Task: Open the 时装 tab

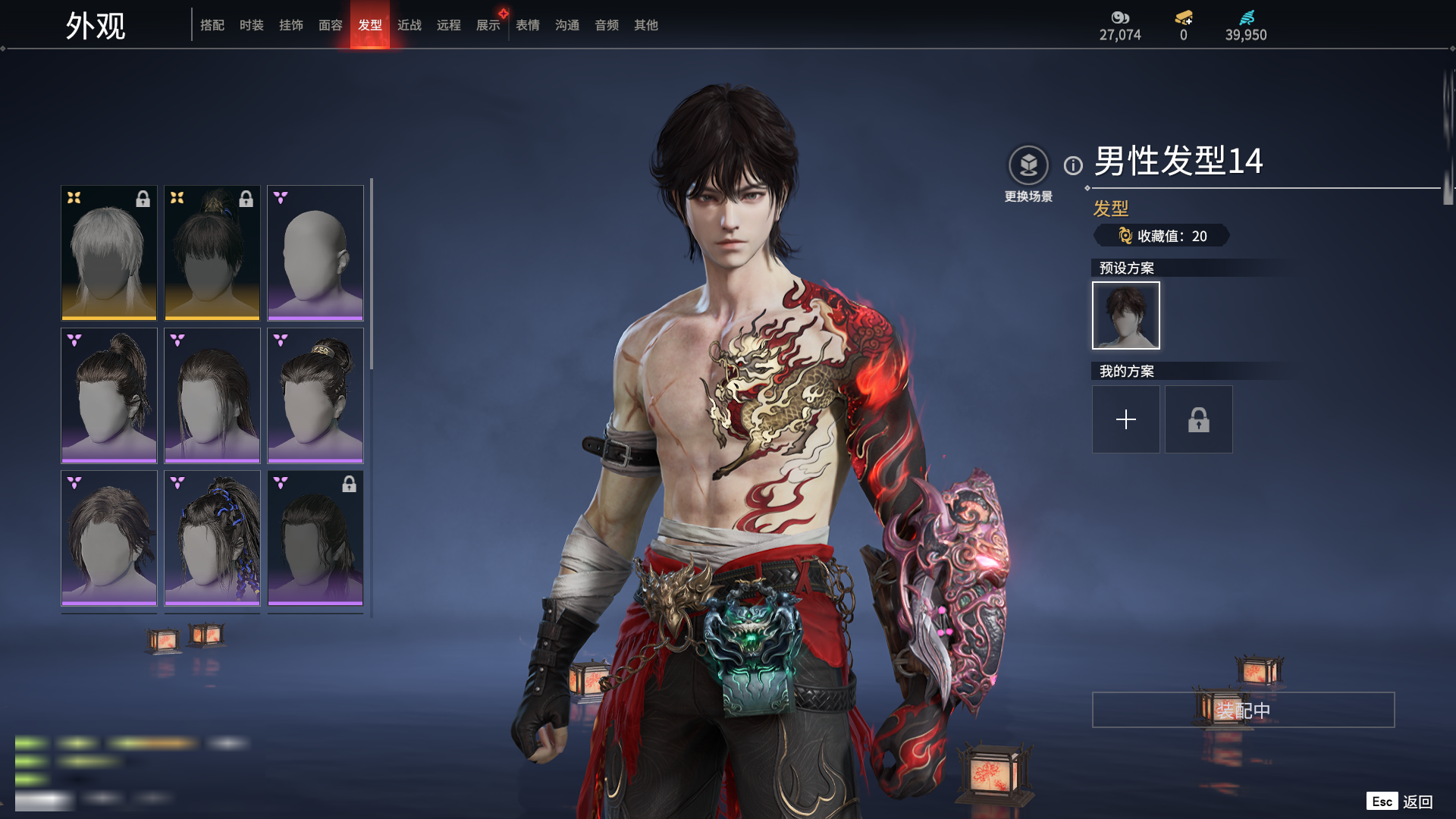Action: click(252, 25)
